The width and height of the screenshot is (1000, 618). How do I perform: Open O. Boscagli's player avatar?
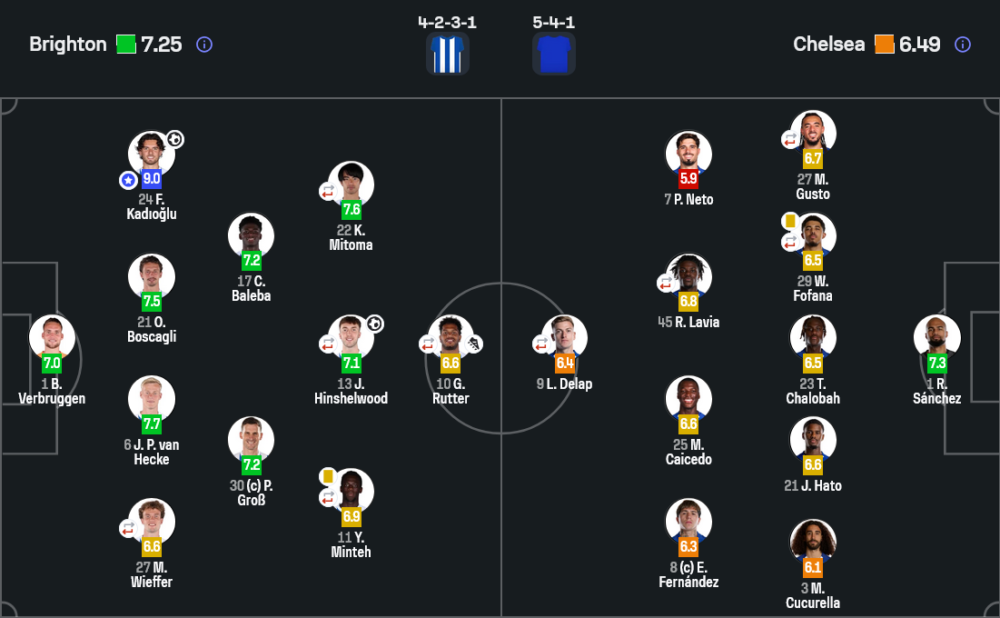[x=152, y=277]
